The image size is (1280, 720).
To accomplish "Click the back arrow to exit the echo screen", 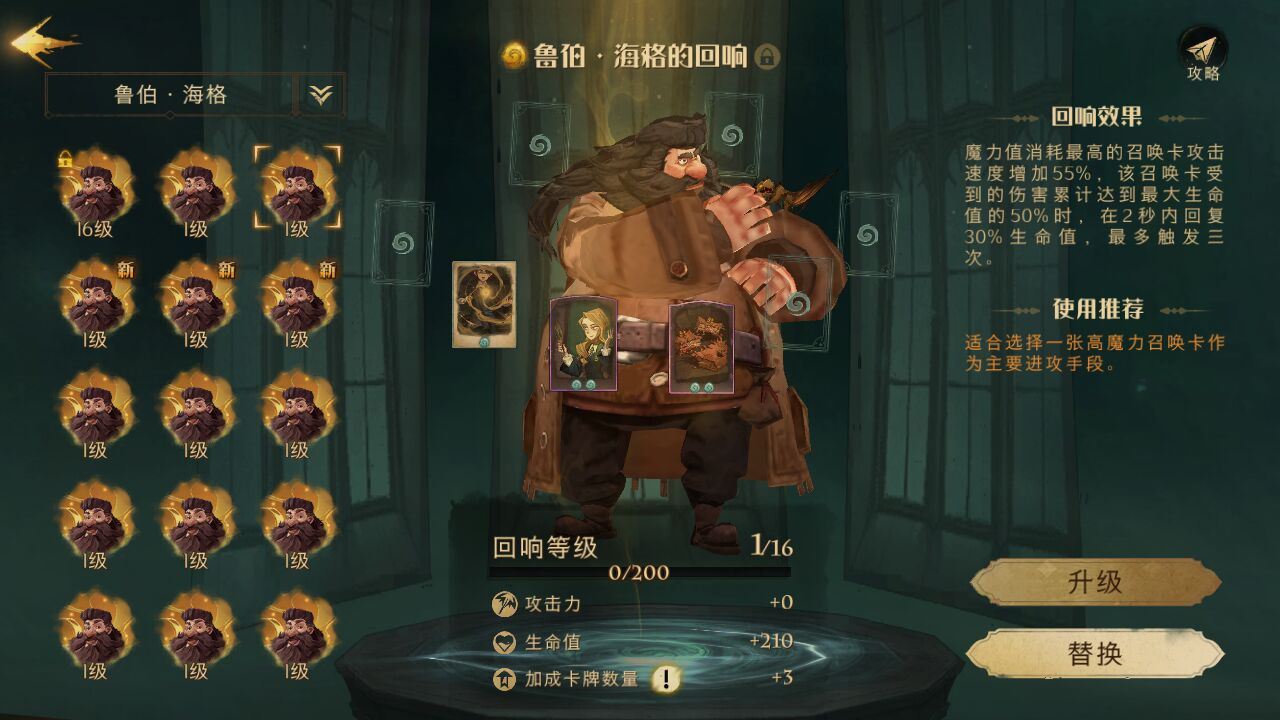I will (40, 45).
